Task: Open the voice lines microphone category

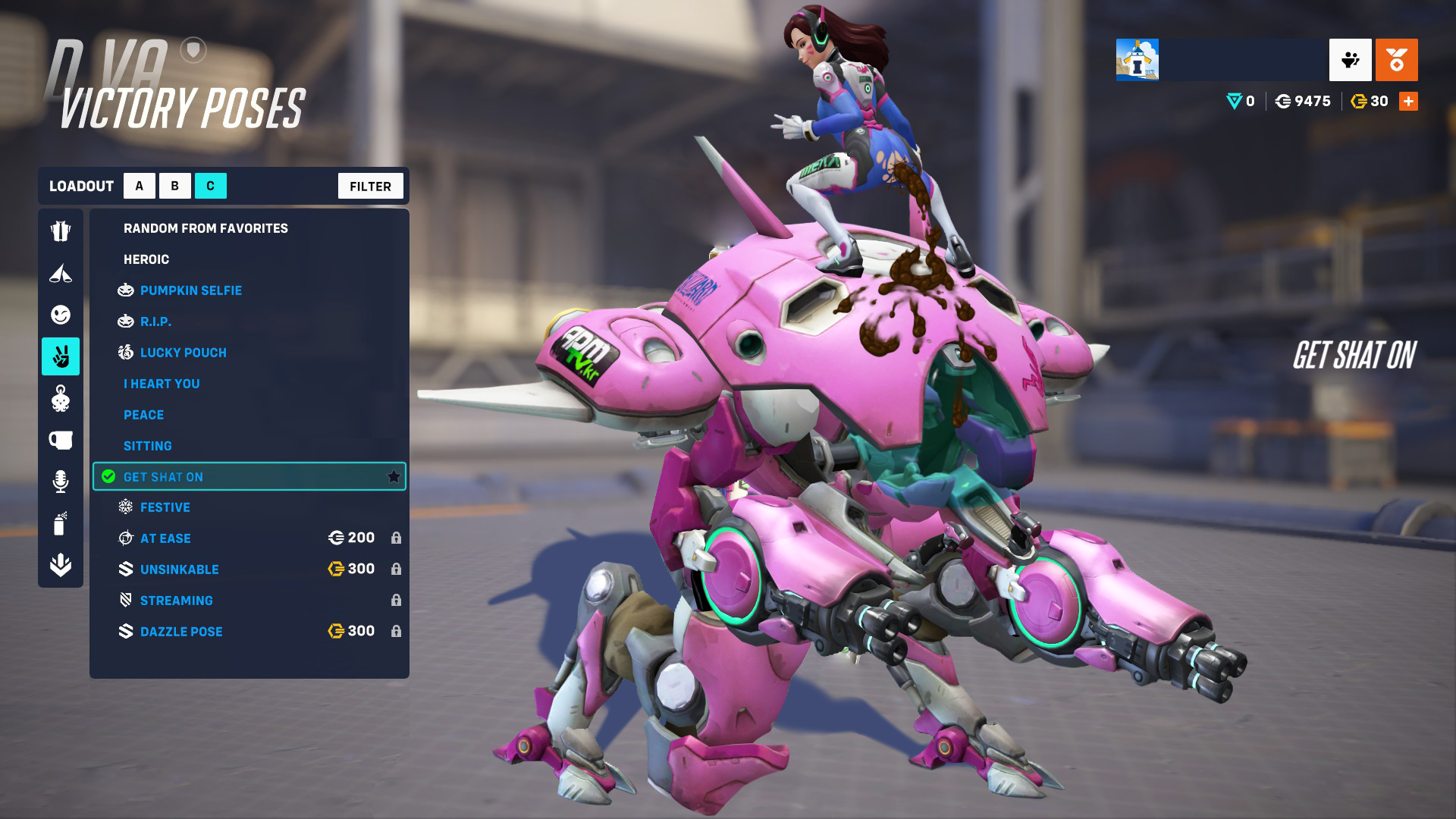Action: pyautogui.click(x=61, y=482)
